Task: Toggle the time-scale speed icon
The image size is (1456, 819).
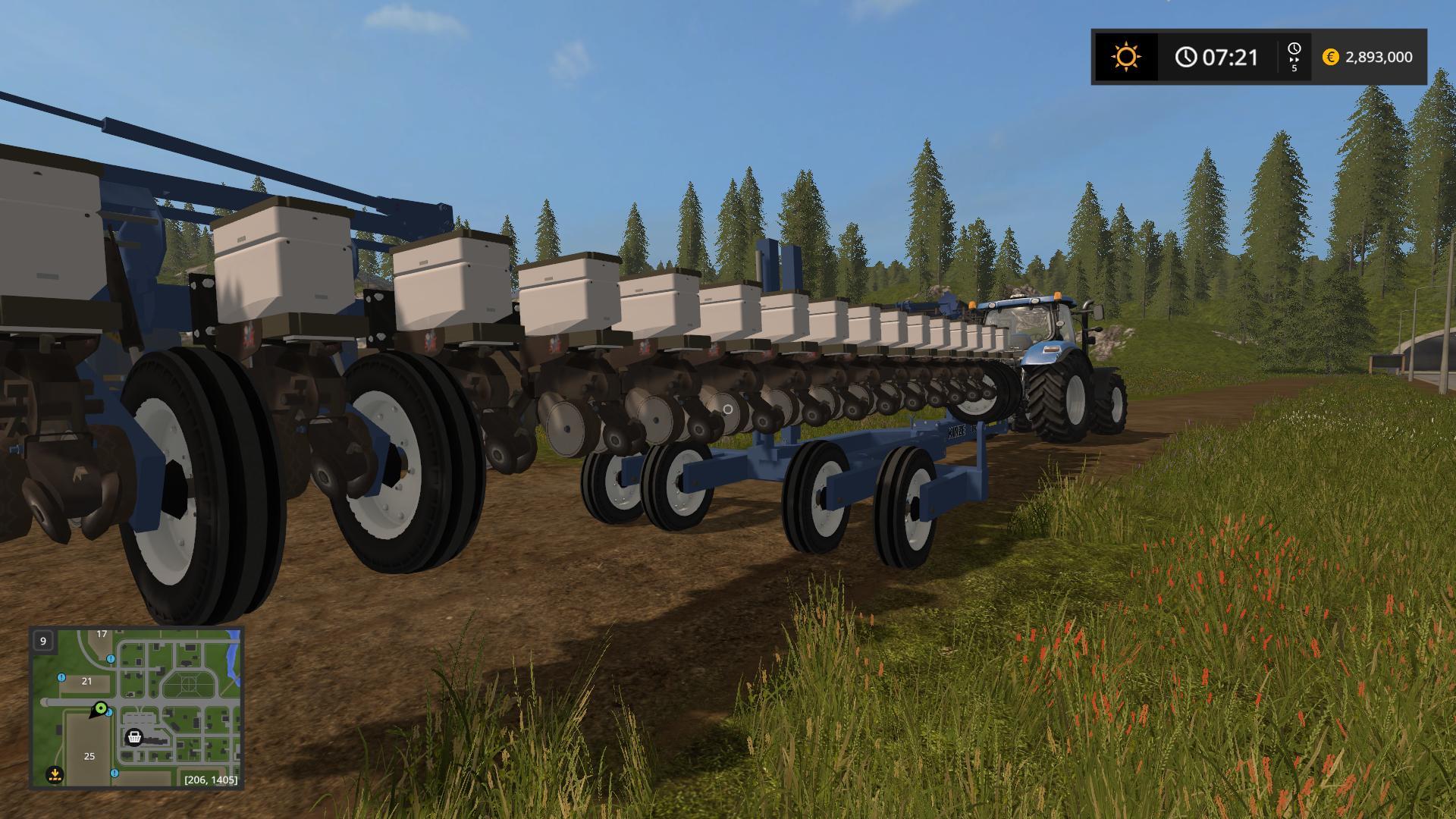Action: pyautogui.click(x=1294, y=57)
